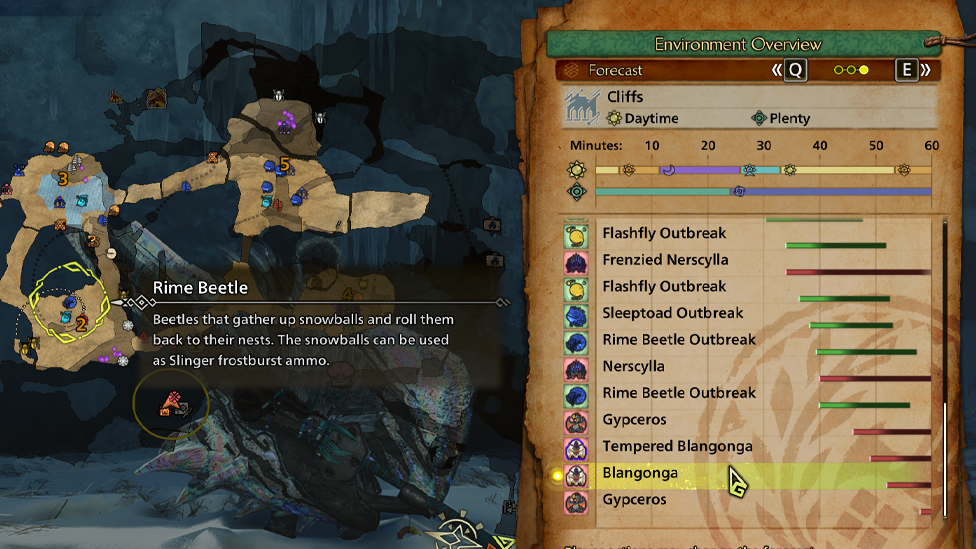Image resolution: width=976 pixels, height=549 pixels.
Task: Click the area 2 map marker
Action: pyautogui.click(x=82, y=322)
